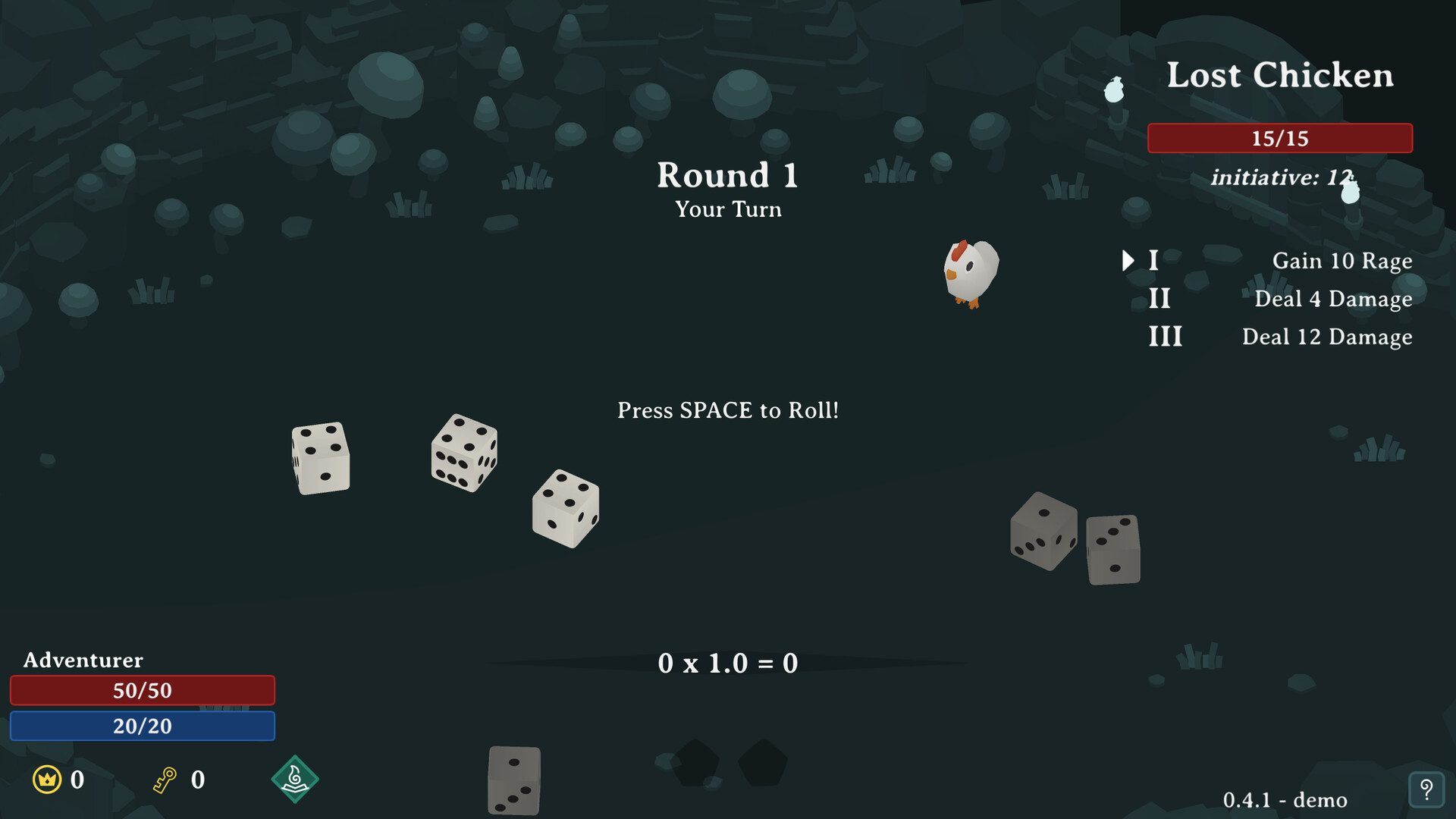
Task: Select the green spell diamond icon
Action: (x=296, y=778)
